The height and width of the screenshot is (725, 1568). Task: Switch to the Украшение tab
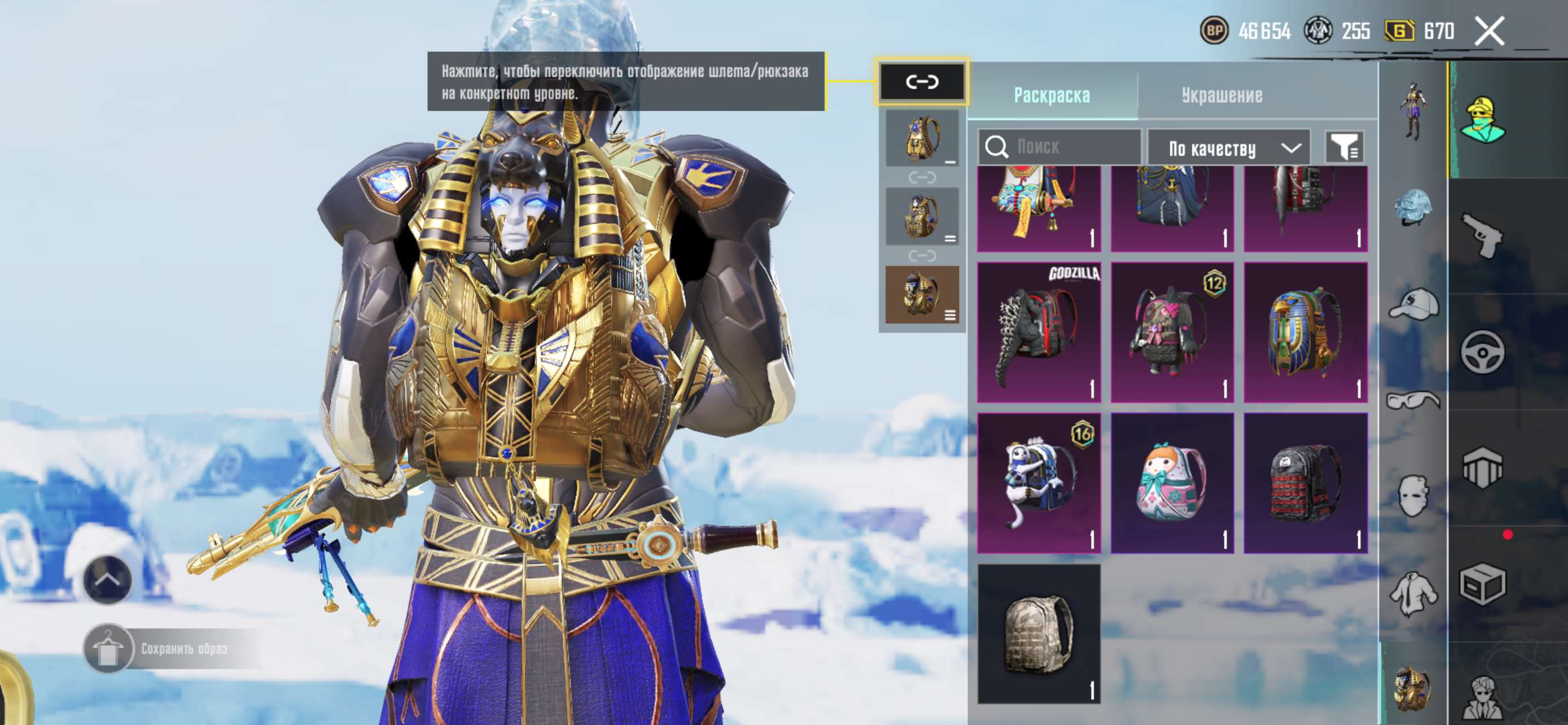coord(1221,95)
